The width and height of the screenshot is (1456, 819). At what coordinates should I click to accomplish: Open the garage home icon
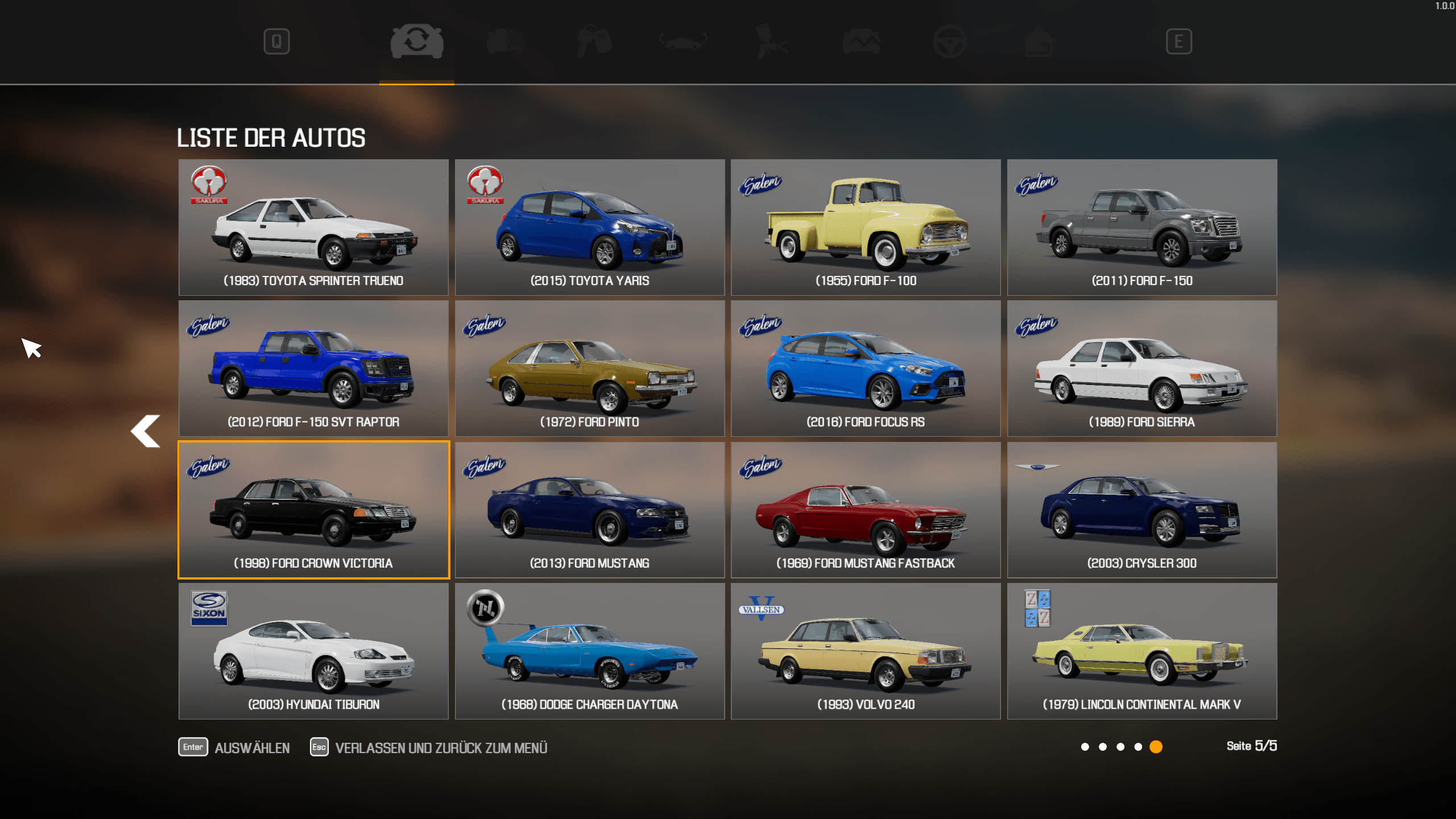1038,41
